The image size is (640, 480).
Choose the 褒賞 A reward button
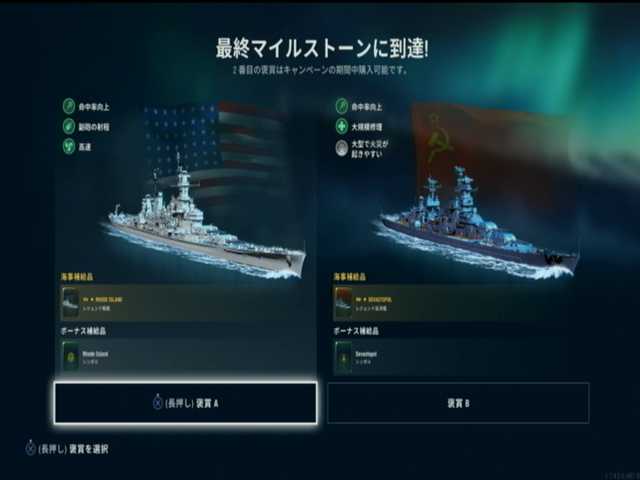185,402
